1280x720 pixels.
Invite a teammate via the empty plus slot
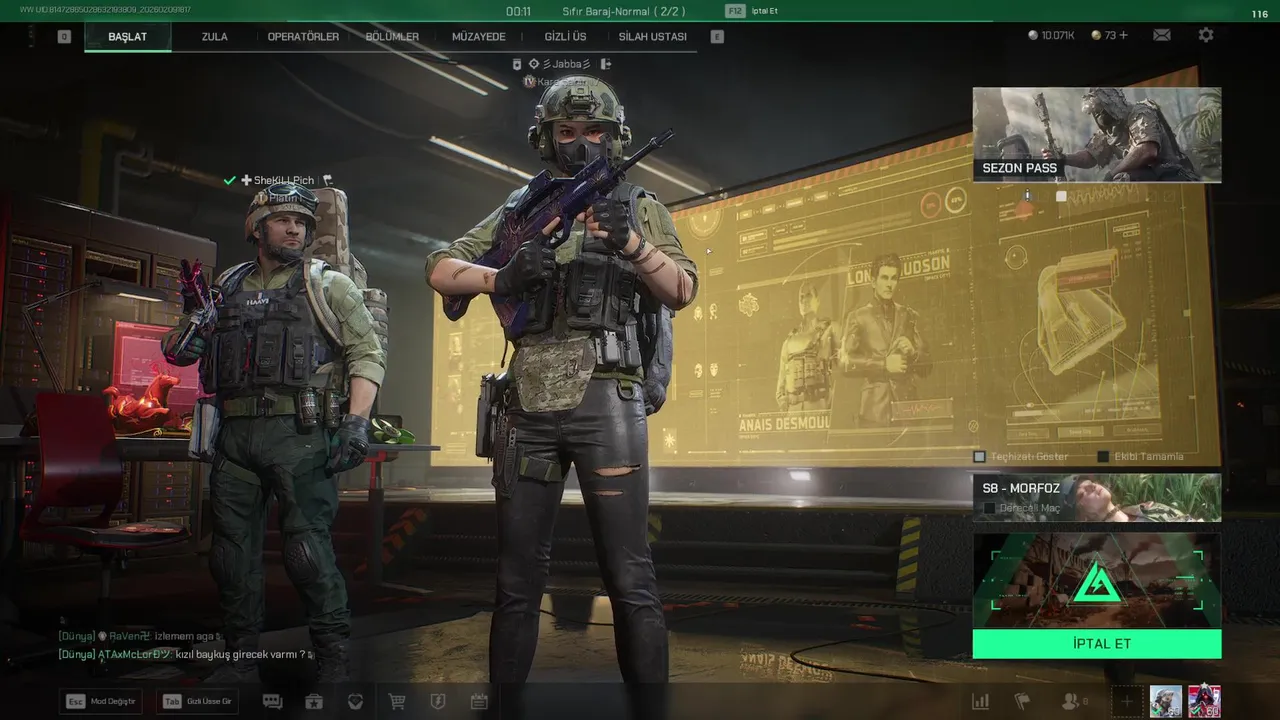pos(1126,702)
